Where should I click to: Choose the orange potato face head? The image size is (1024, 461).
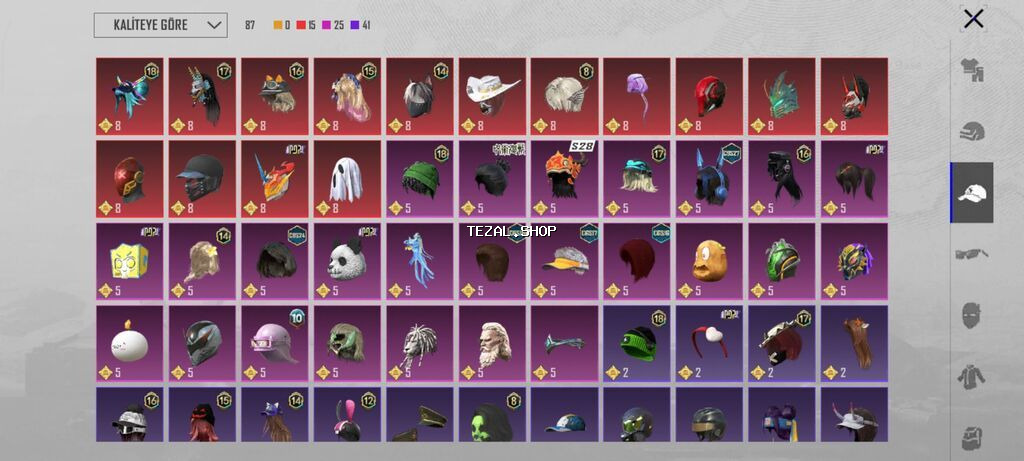tap(709, 261)
